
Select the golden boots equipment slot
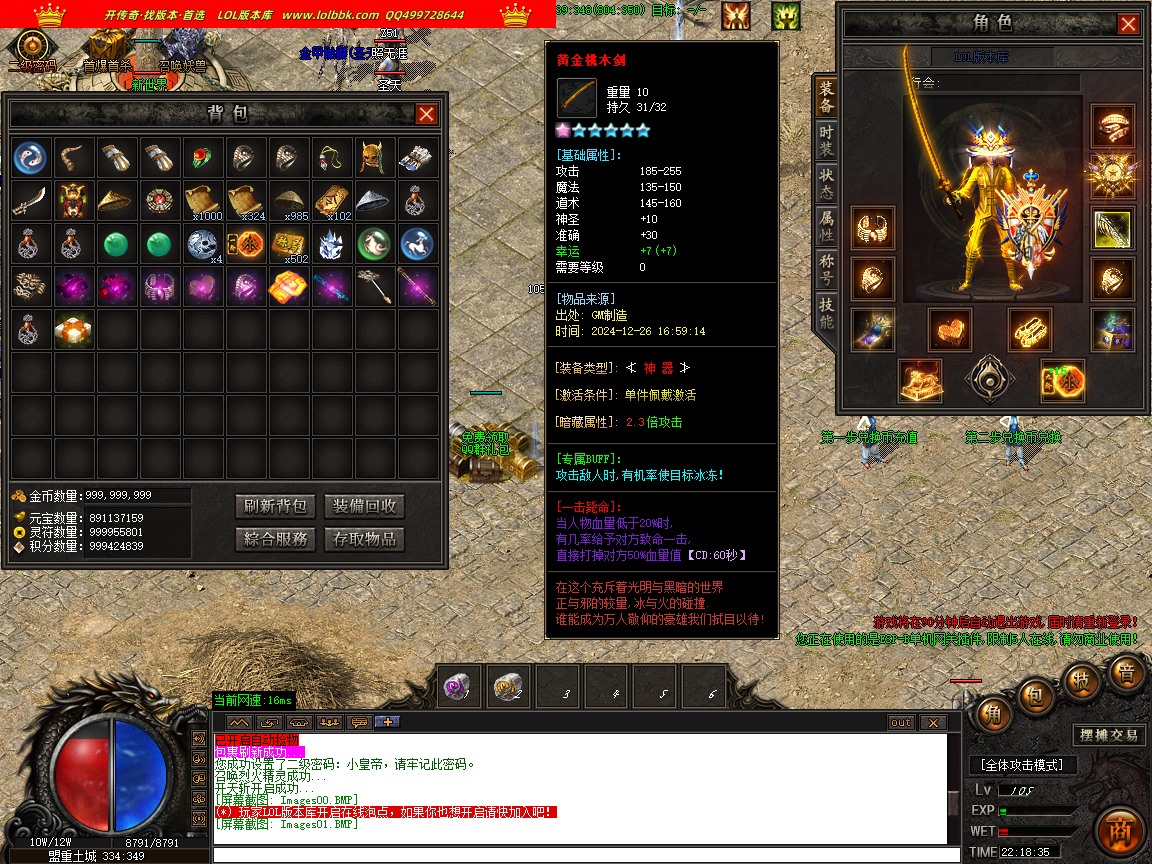(1029, 329)
